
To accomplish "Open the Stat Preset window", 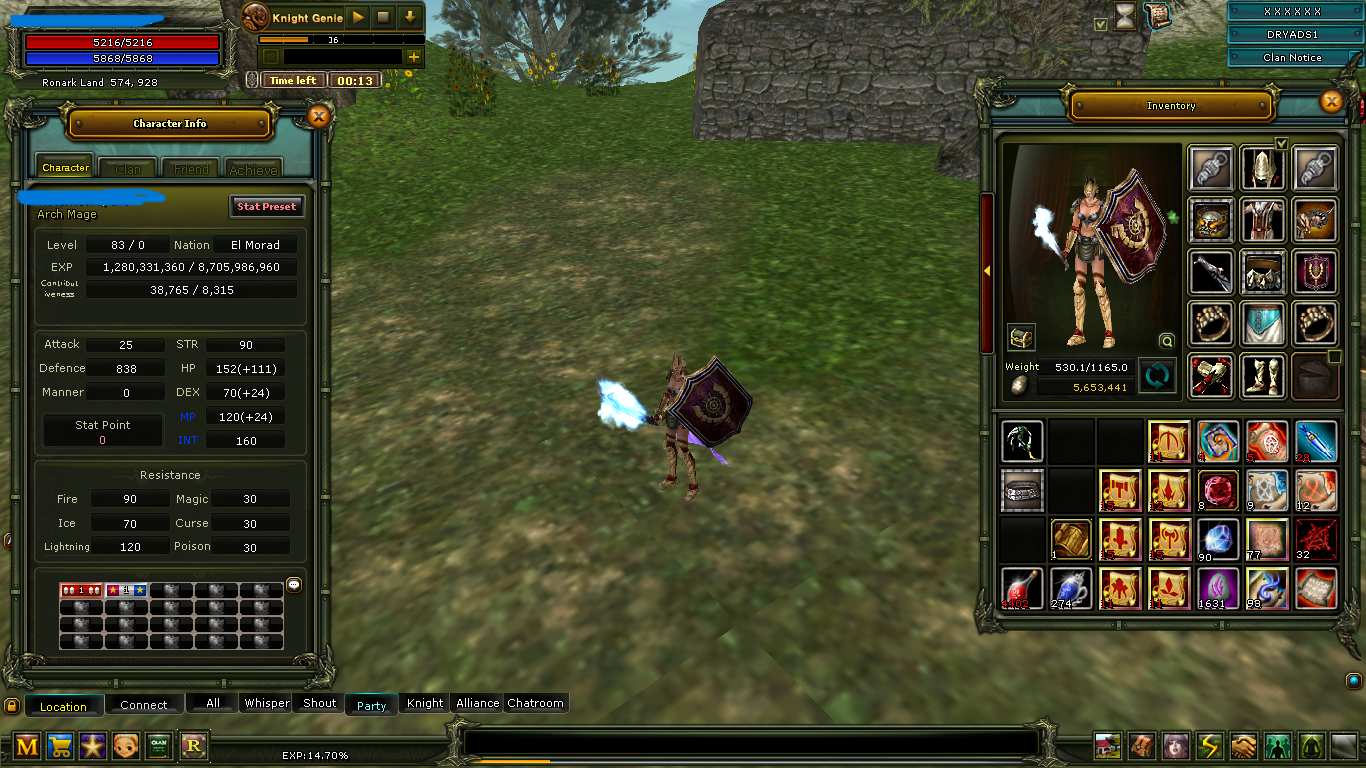I will coord(267,206).
